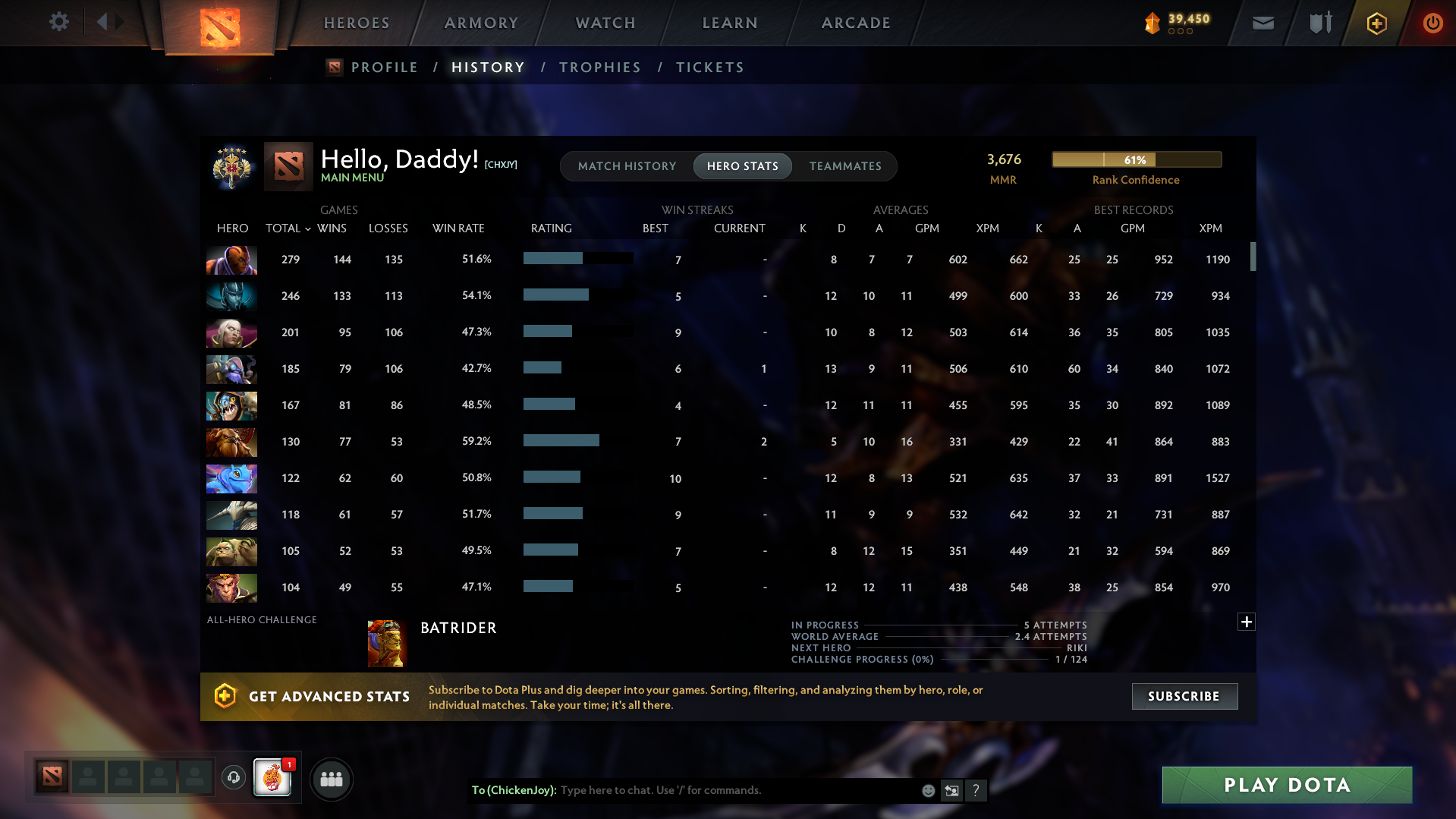Click the Rank Confidence progress bar
Image resolution: width=1456 pixels, height=819 pixels.
(1136, 159)
